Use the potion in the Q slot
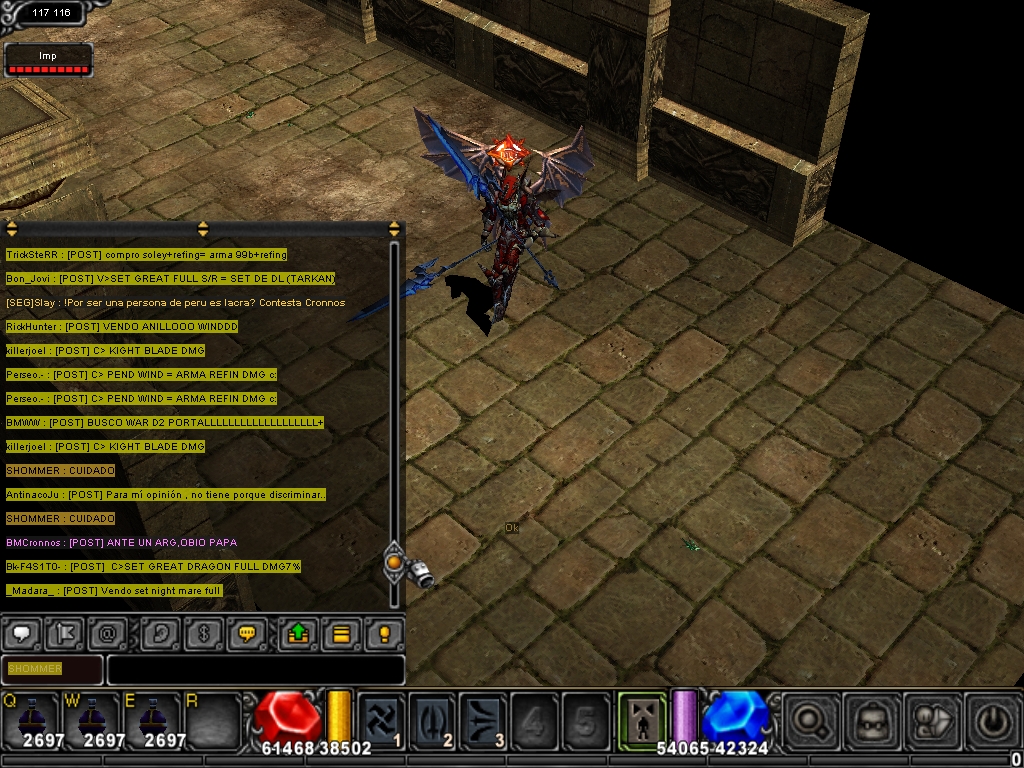1024x768 pixels. [30, 717]
